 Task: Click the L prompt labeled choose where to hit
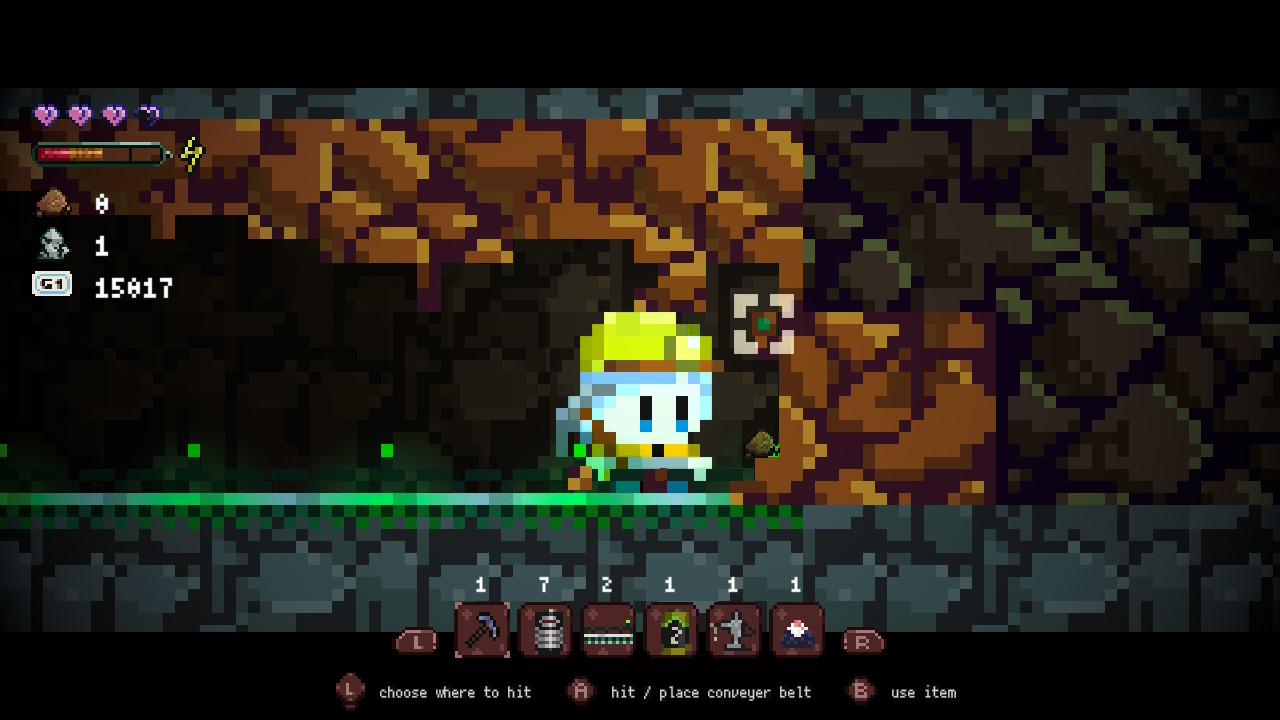[349, 691]
